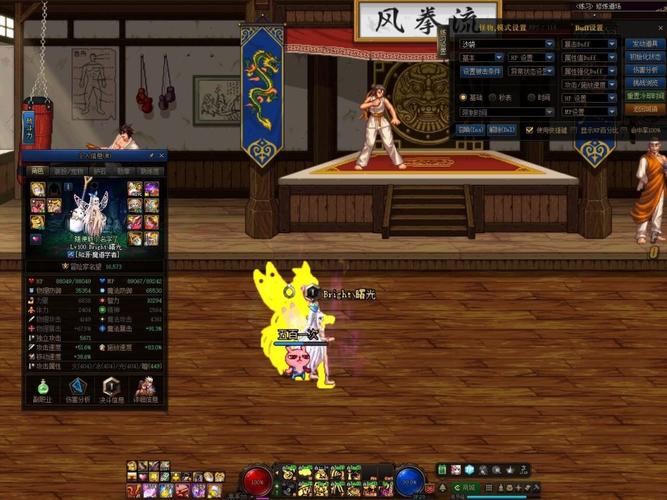Open 详细信息 in character window
Image resolution: width=667 pixels, height=500 pixels.
coord(146,390)
